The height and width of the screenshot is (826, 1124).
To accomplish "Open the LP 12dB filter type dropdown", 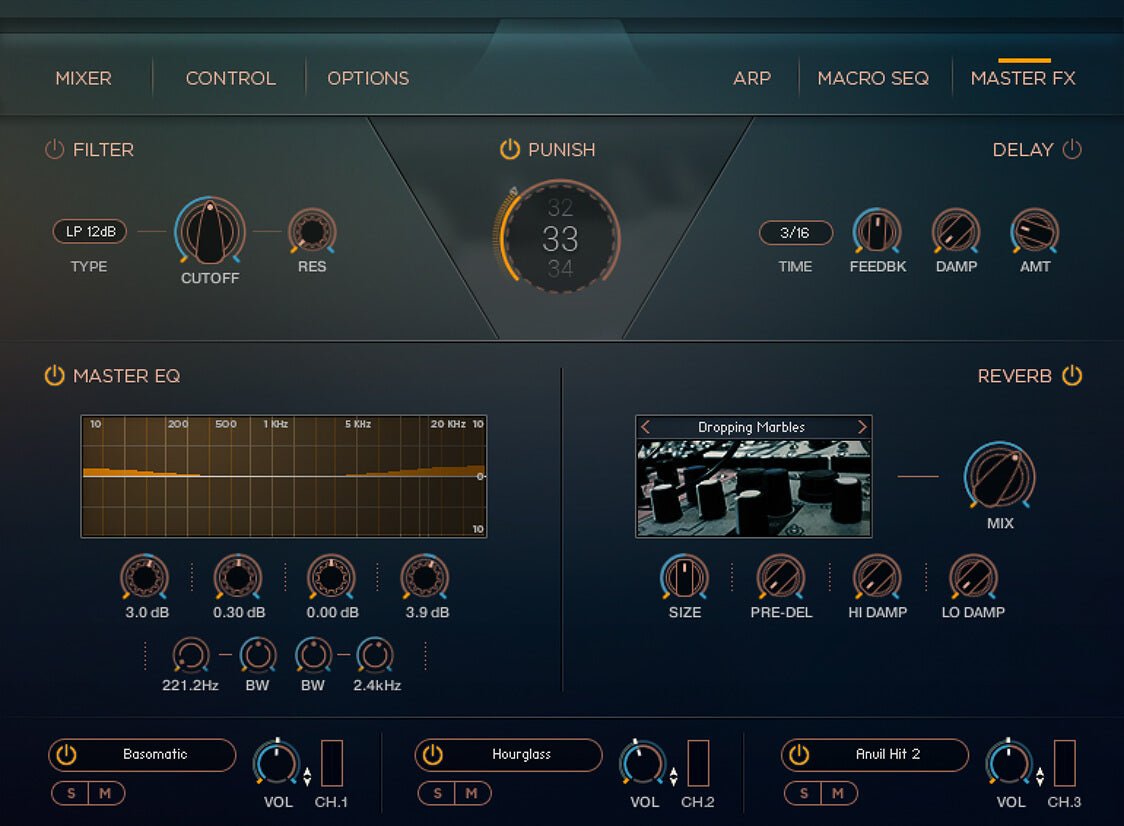I will click(90, 232).
